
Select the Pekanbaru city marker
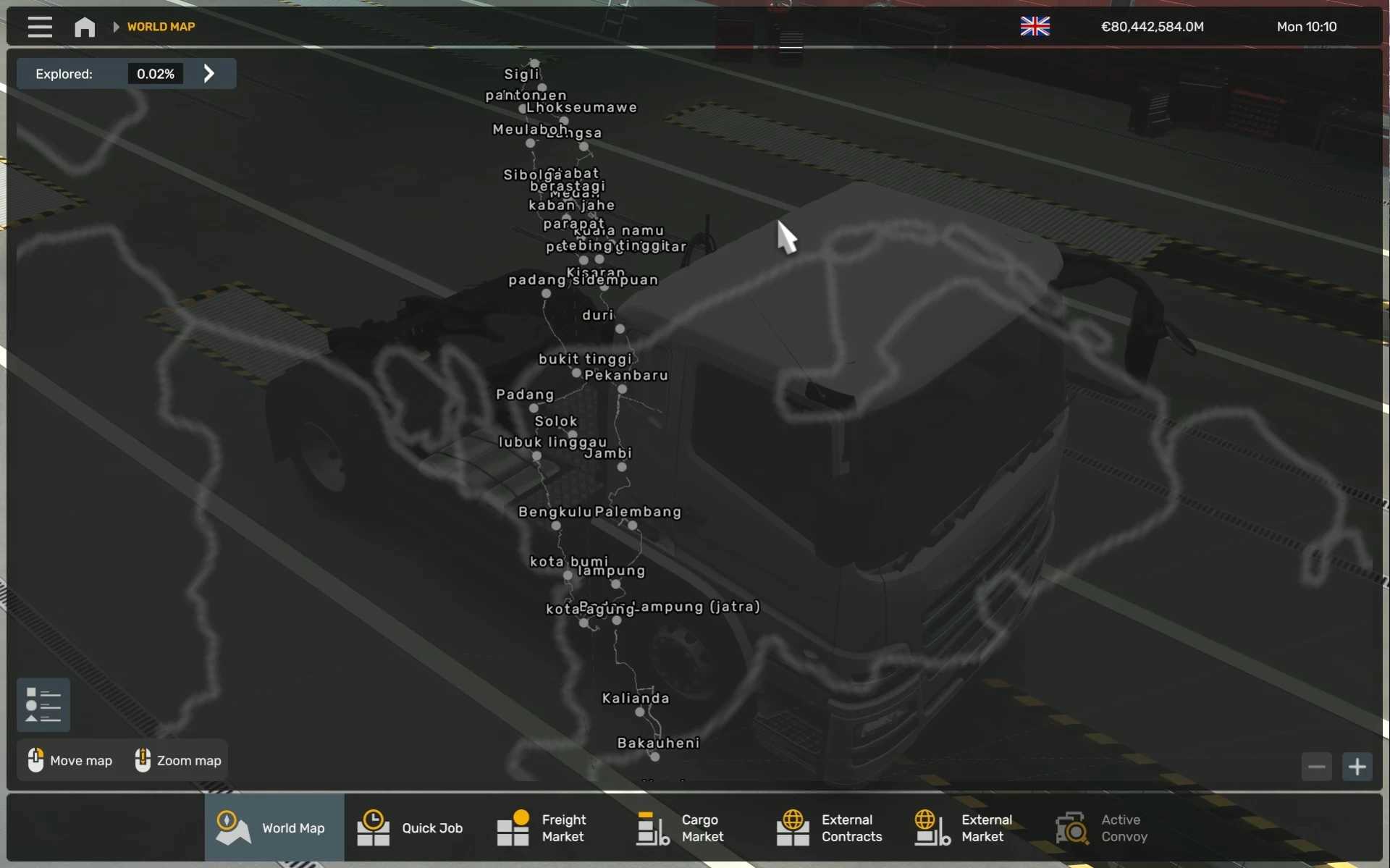pyautogui.click(x=623, y=389)
